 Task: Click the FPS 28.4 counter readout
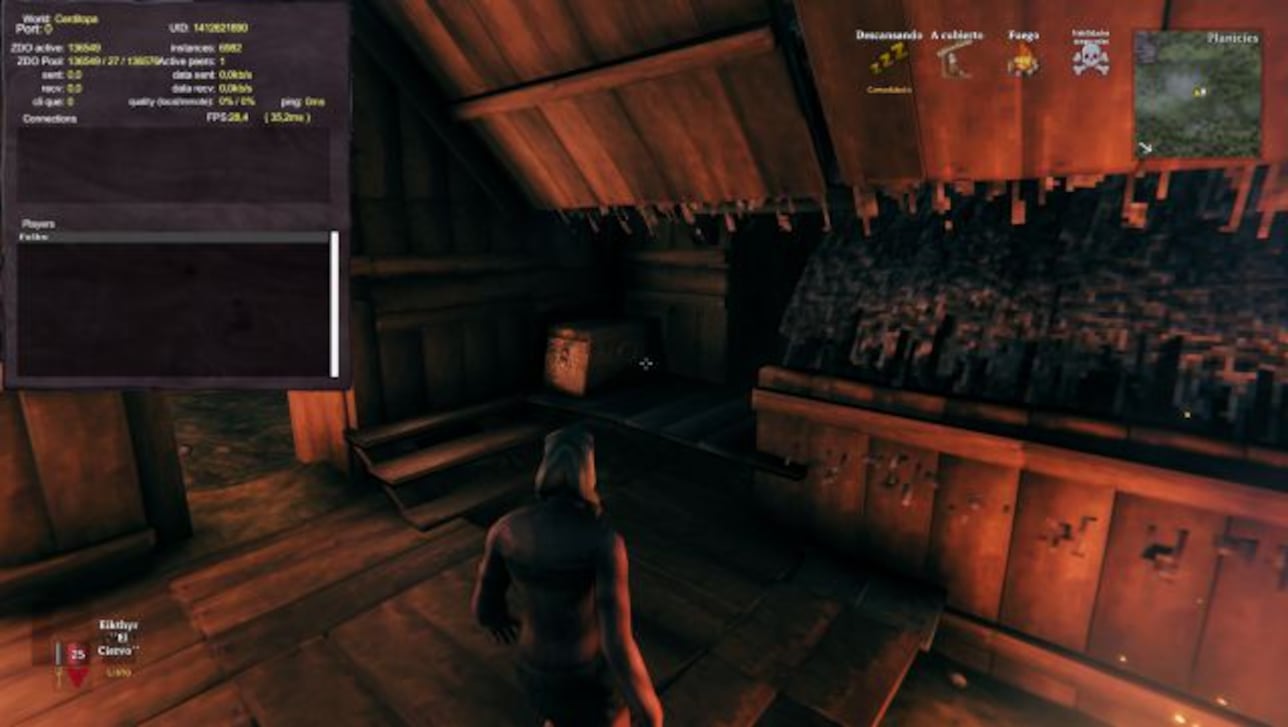click(227, 116)
